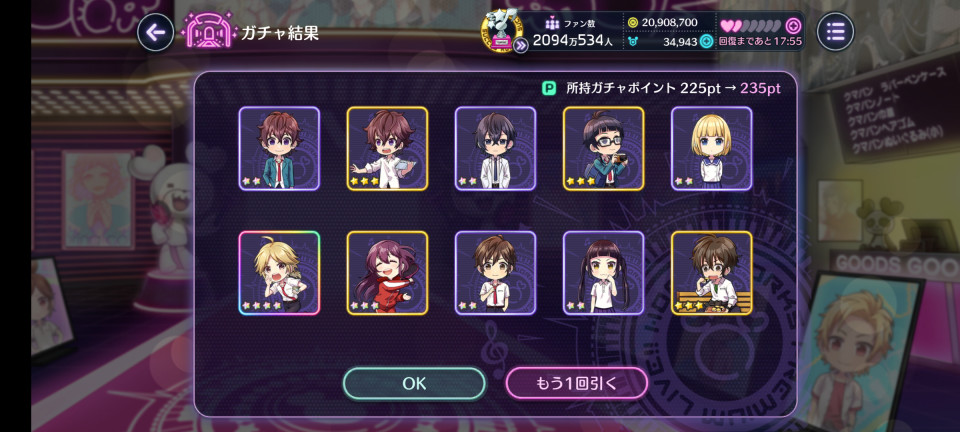Viewport: 960px width, 432px height.
Task: View the glasses boy holding a cup
Action: 603,148
